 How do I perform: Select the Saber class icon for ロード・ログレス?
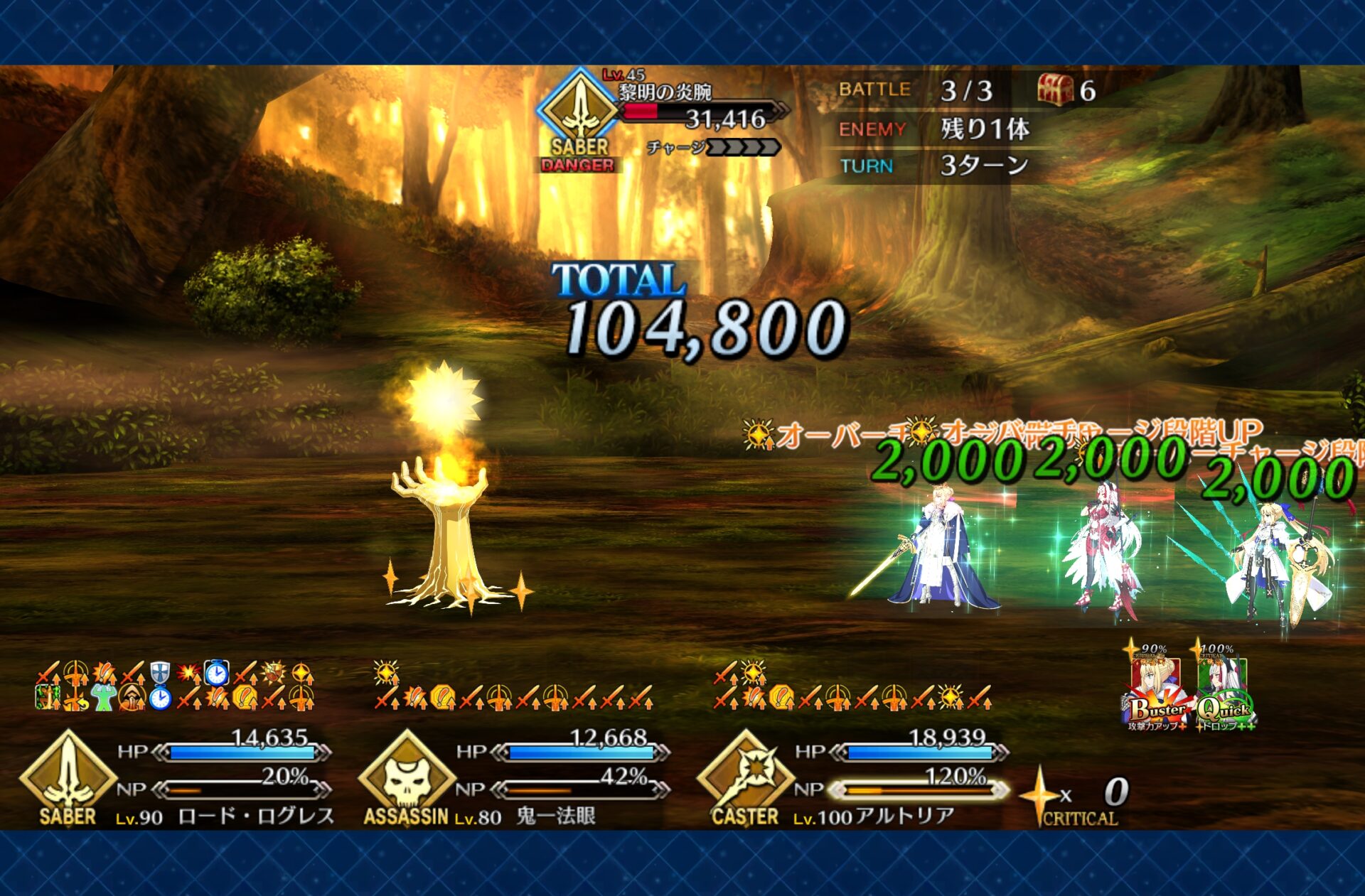coord(68,774)
